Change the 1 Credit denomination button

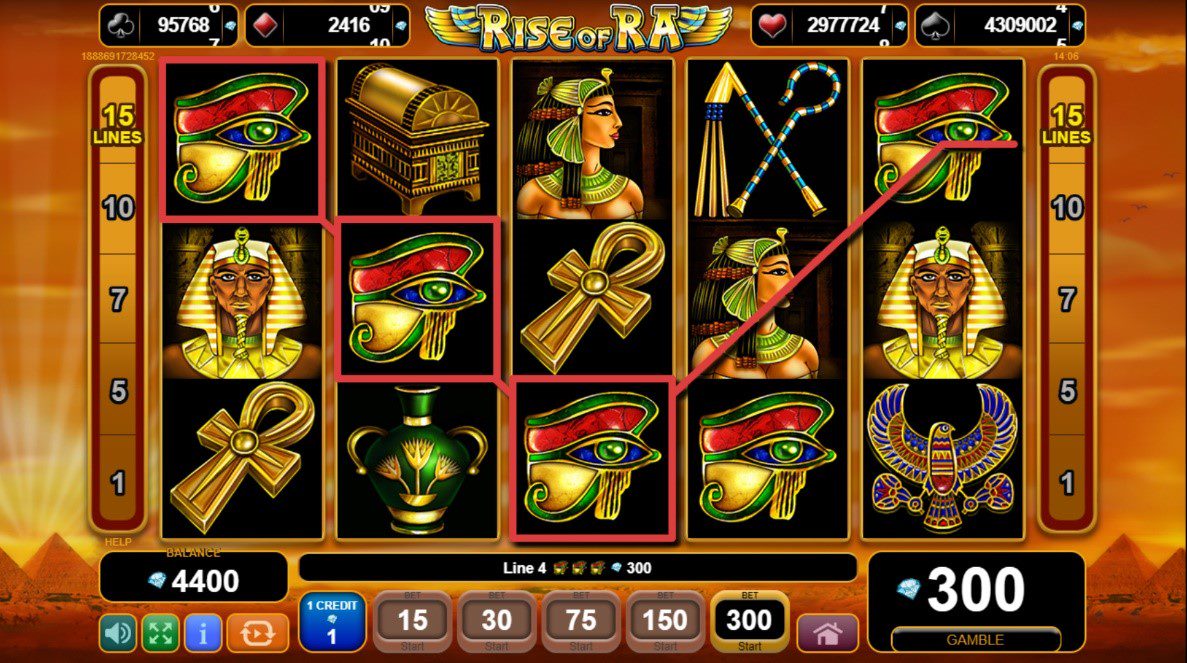pos(332,622)
